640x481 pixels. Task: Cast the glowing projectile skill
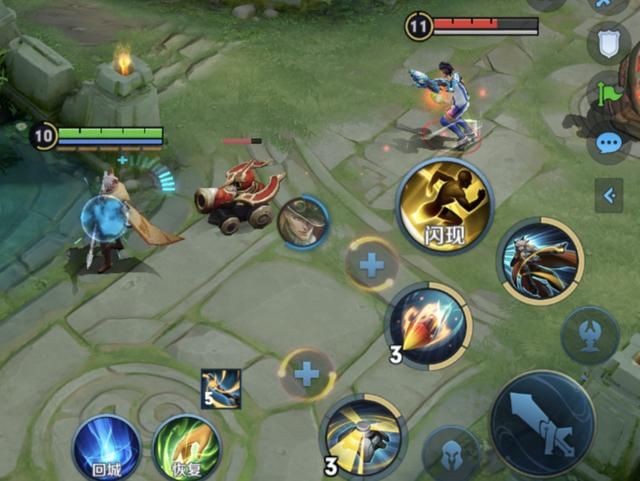(x=429, y=324)
